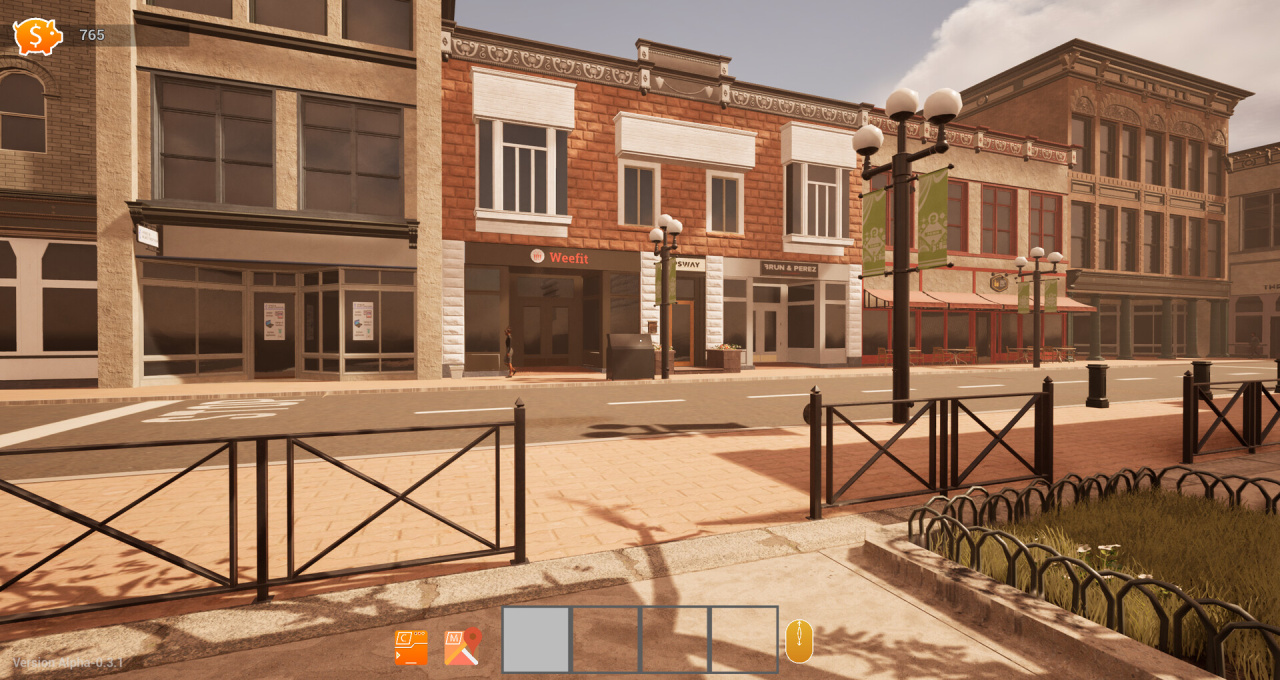Open the map with the location pin icon
The height and width of the screenshot is (680, 1280).
point(462,647)
